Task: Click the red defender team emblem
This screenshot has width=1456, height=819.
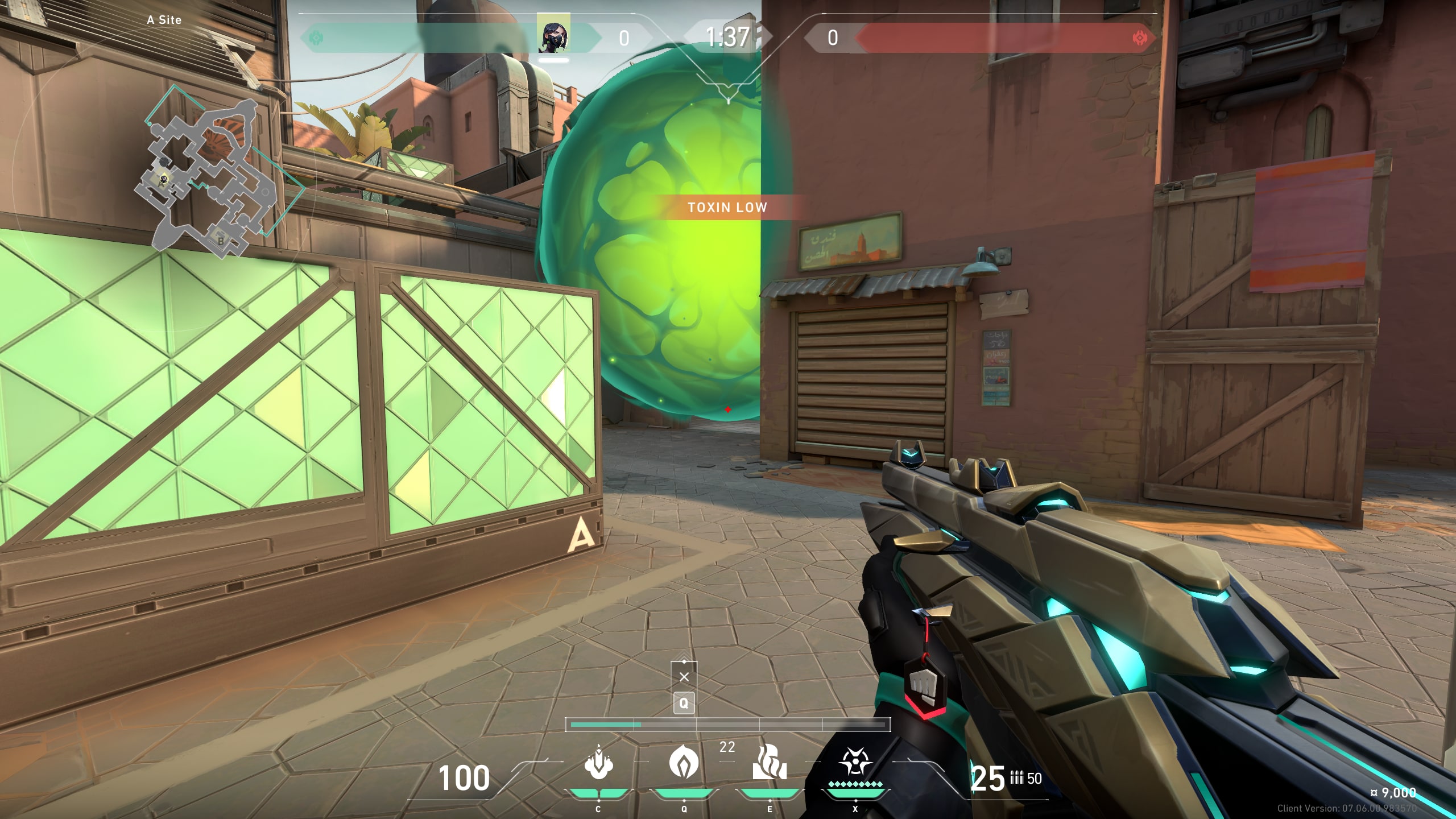Action: 1140,38
